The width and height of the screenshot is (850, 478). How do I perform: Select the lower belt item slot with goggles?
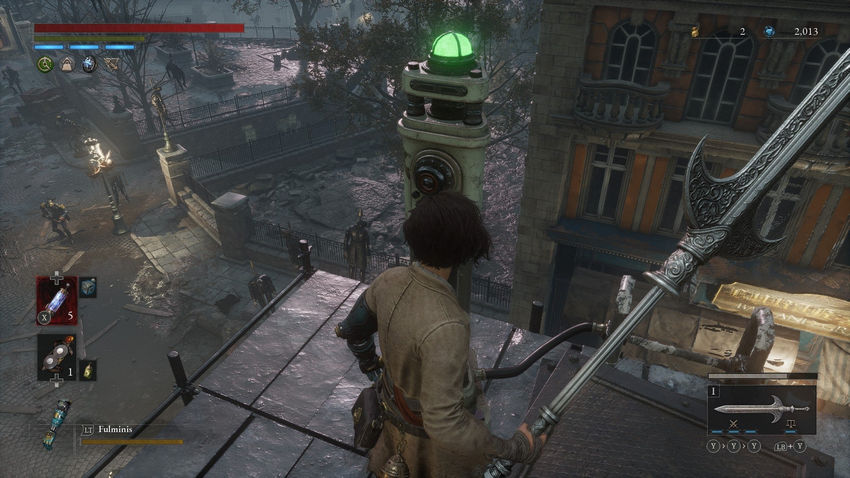click(56, 356)
